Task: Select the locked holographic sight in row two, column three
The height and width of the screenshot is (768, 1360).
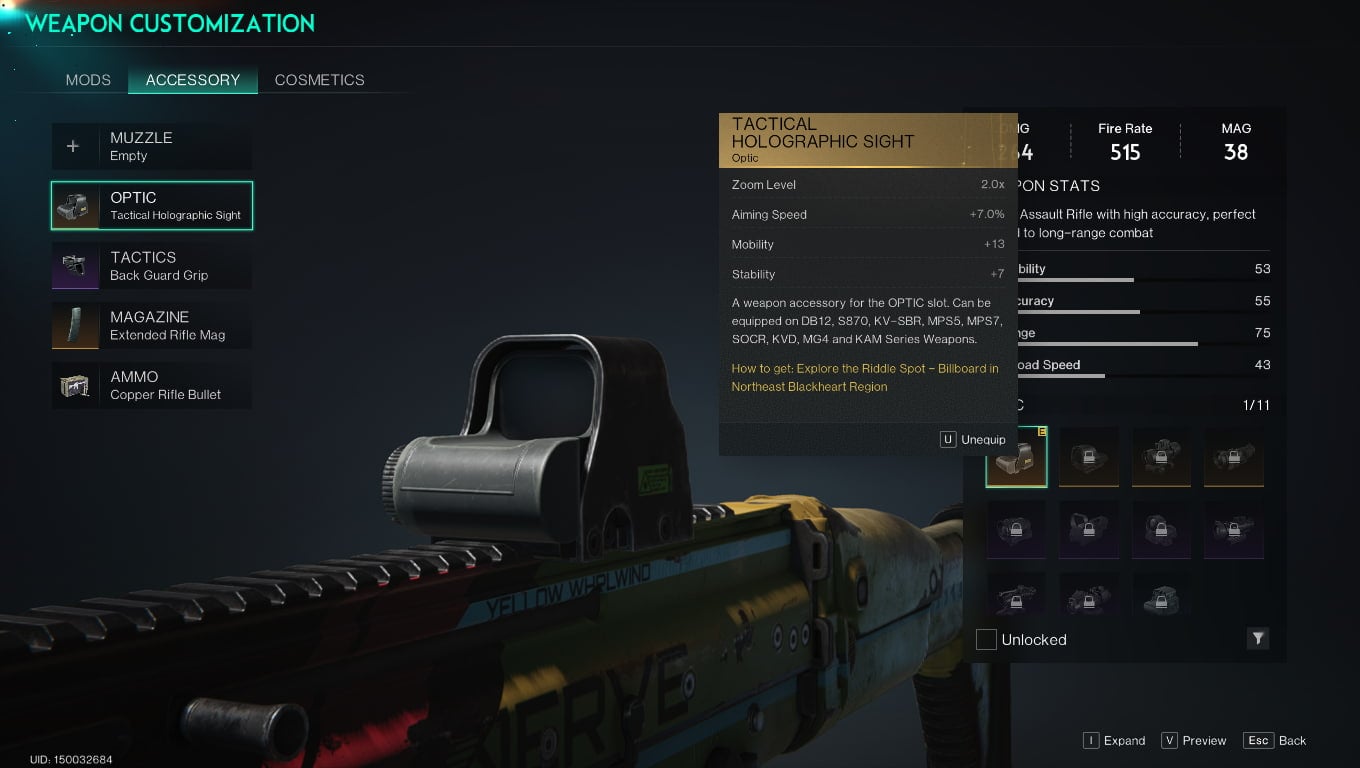Action: click(x=1161, y=529)
